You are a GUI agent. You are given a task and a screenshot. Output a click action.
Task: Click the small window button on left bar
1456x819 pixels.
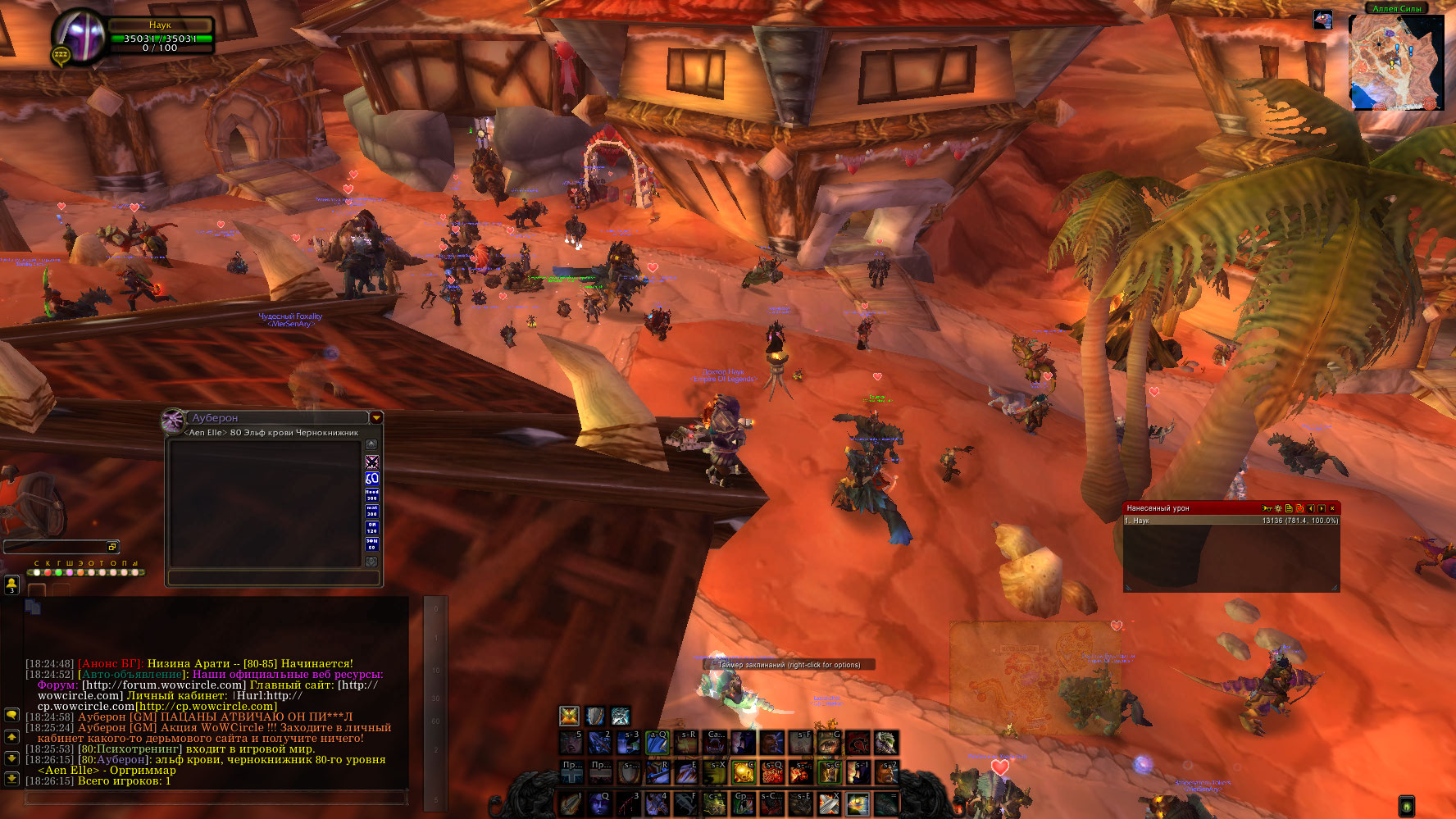(x=112, y=547)
